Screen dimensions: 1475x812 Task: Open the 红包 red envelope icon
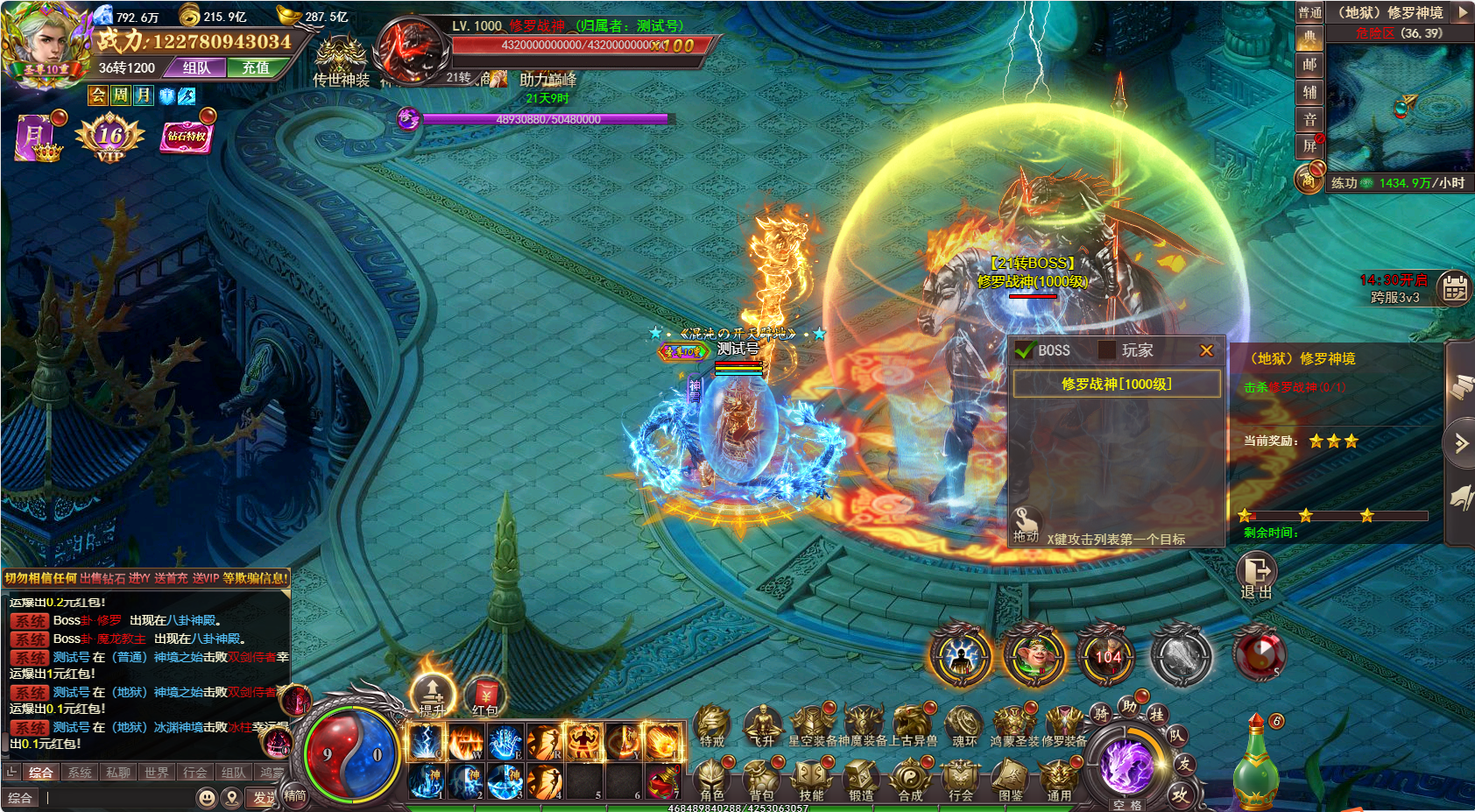tap(484, 695)
